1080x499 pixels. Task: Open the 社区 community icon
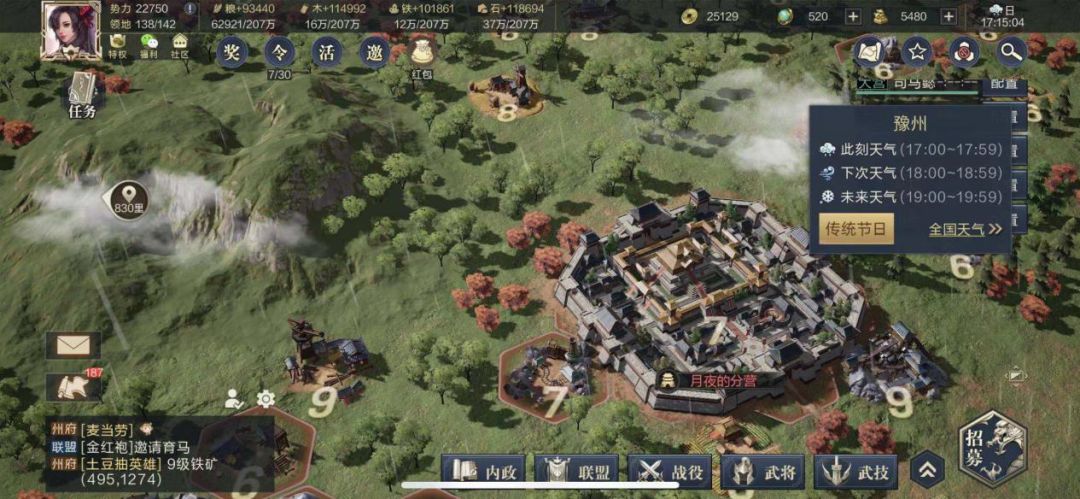point(180,44)
